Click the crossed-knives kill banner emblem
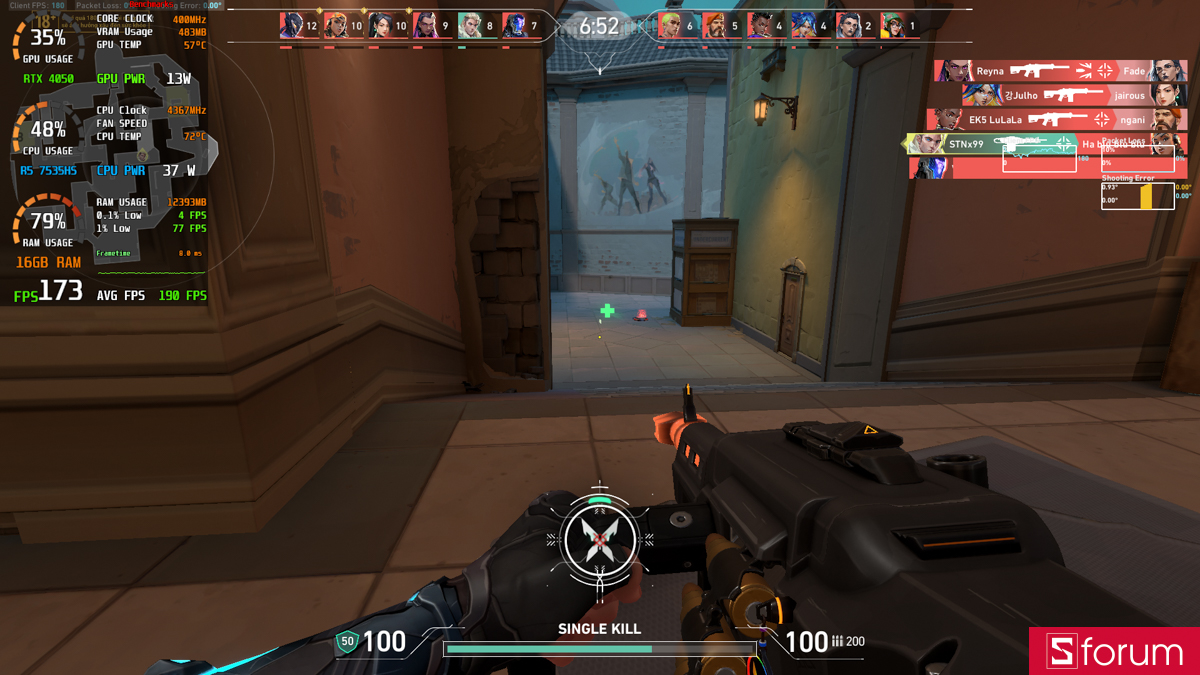The width and height of the screenshot is (1200, 675). [599, 541]
